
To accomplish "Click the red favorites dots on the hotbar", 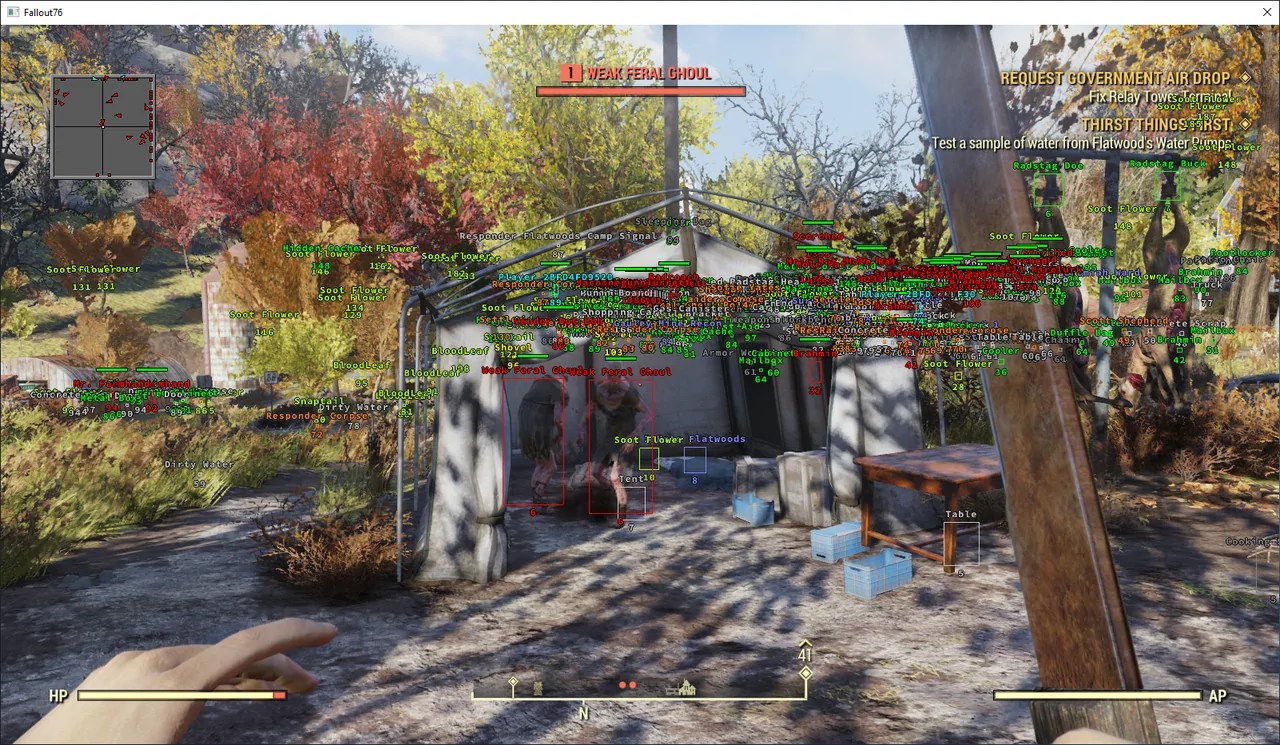I will point(627,684).
